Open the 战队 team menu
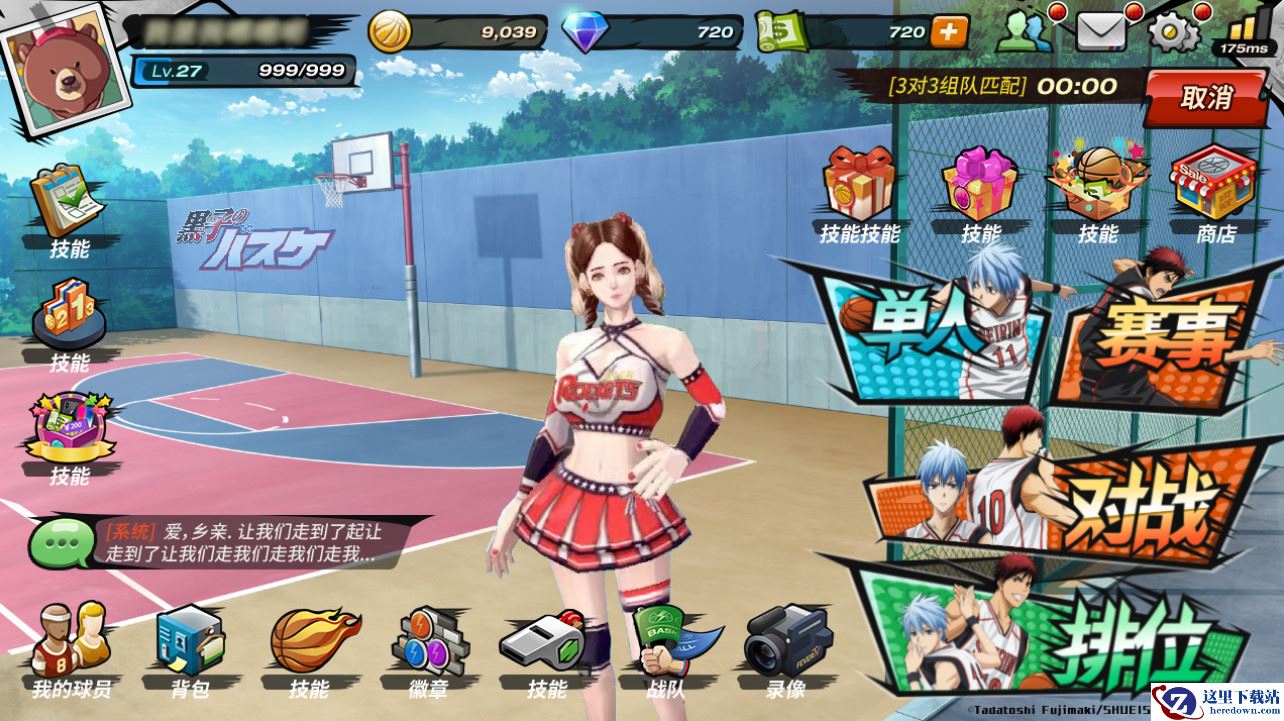This screenshot has width=1284, height=721. pyautogui.click(x=666, y=648)
